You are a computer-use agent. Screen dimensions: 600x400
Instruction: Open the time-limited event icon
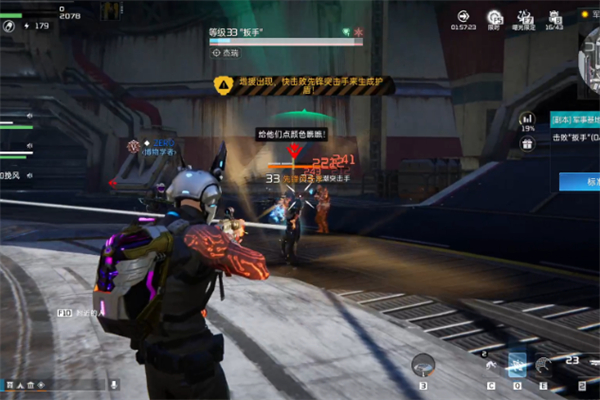(493, 18)
